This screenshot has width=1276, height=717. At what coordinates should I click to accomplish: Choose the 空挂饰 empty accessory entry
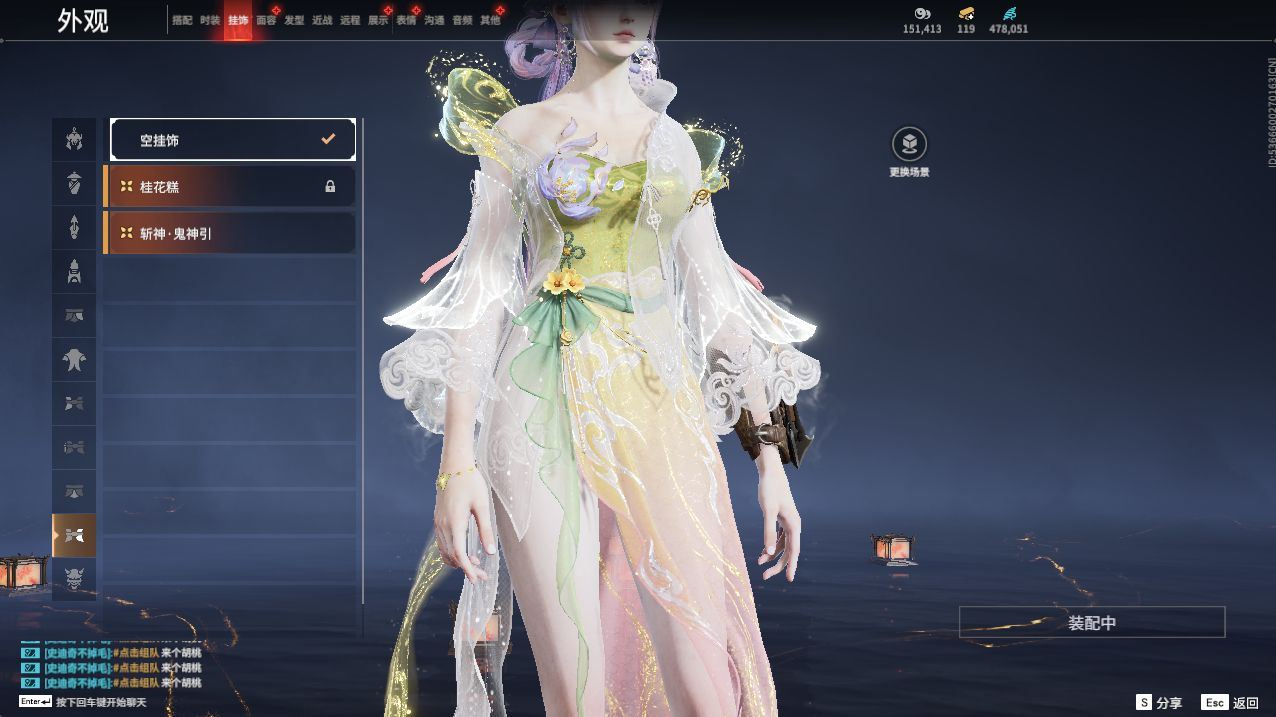(x=233, y=140)
